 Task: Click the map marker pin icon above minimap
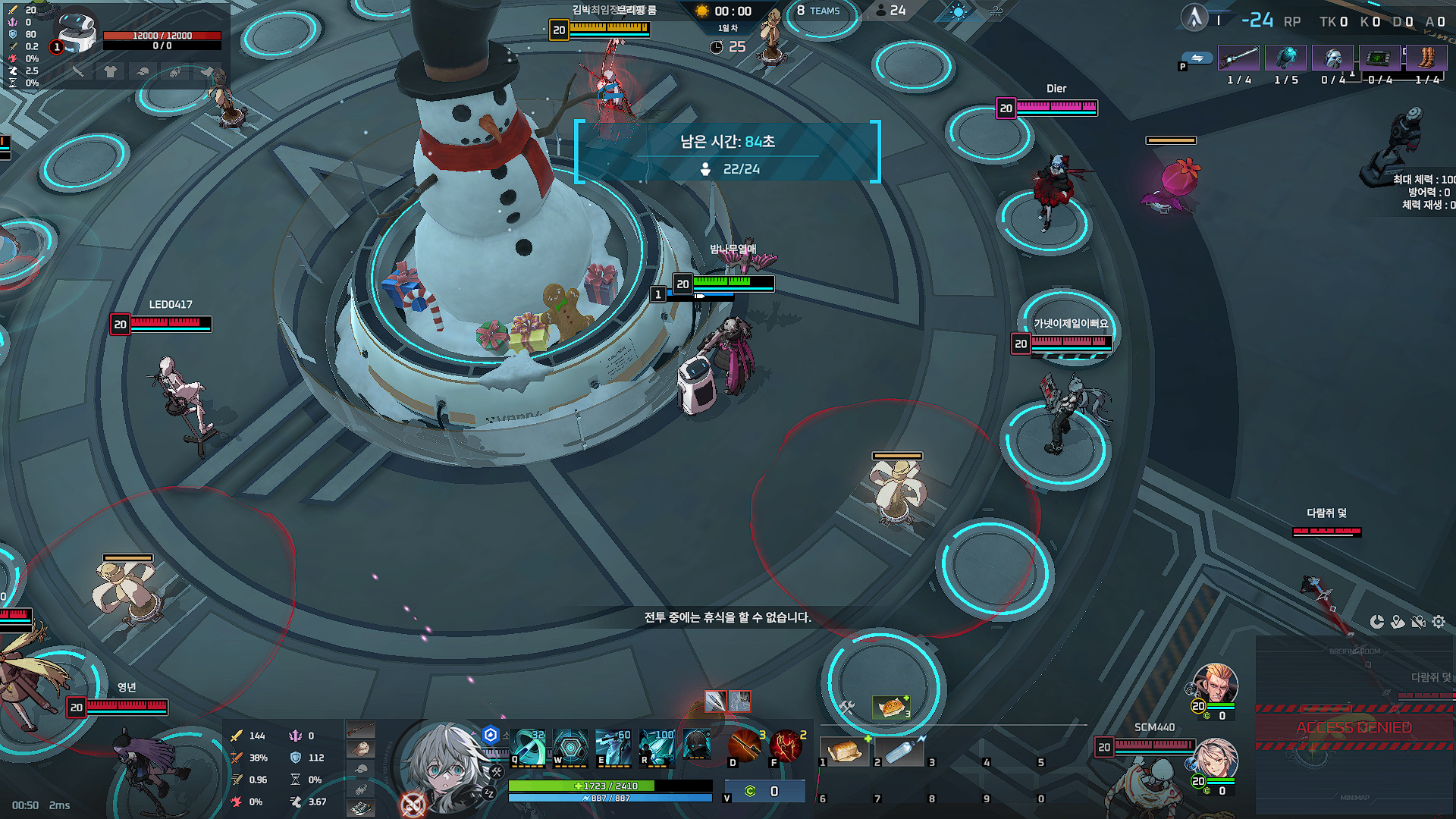point(1398,622)
